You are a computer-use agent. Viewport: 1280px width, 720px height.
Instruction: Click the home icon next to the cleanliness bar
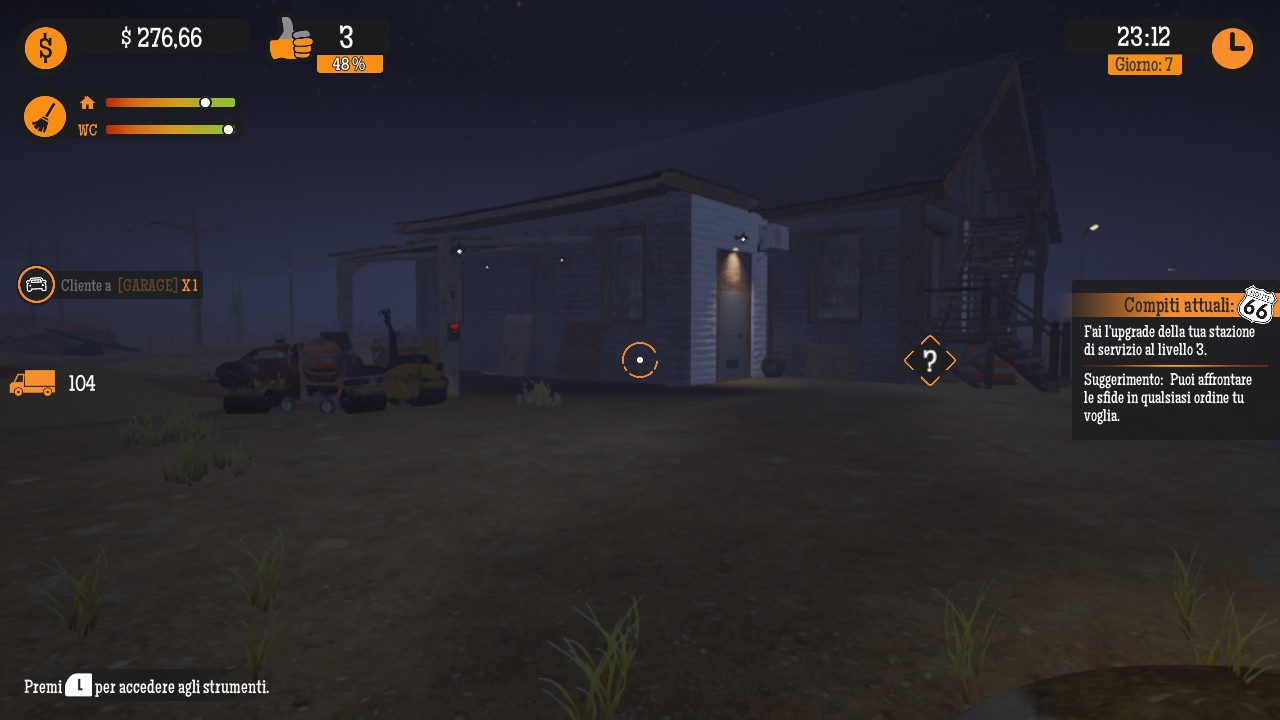click(x=87, y=102)
